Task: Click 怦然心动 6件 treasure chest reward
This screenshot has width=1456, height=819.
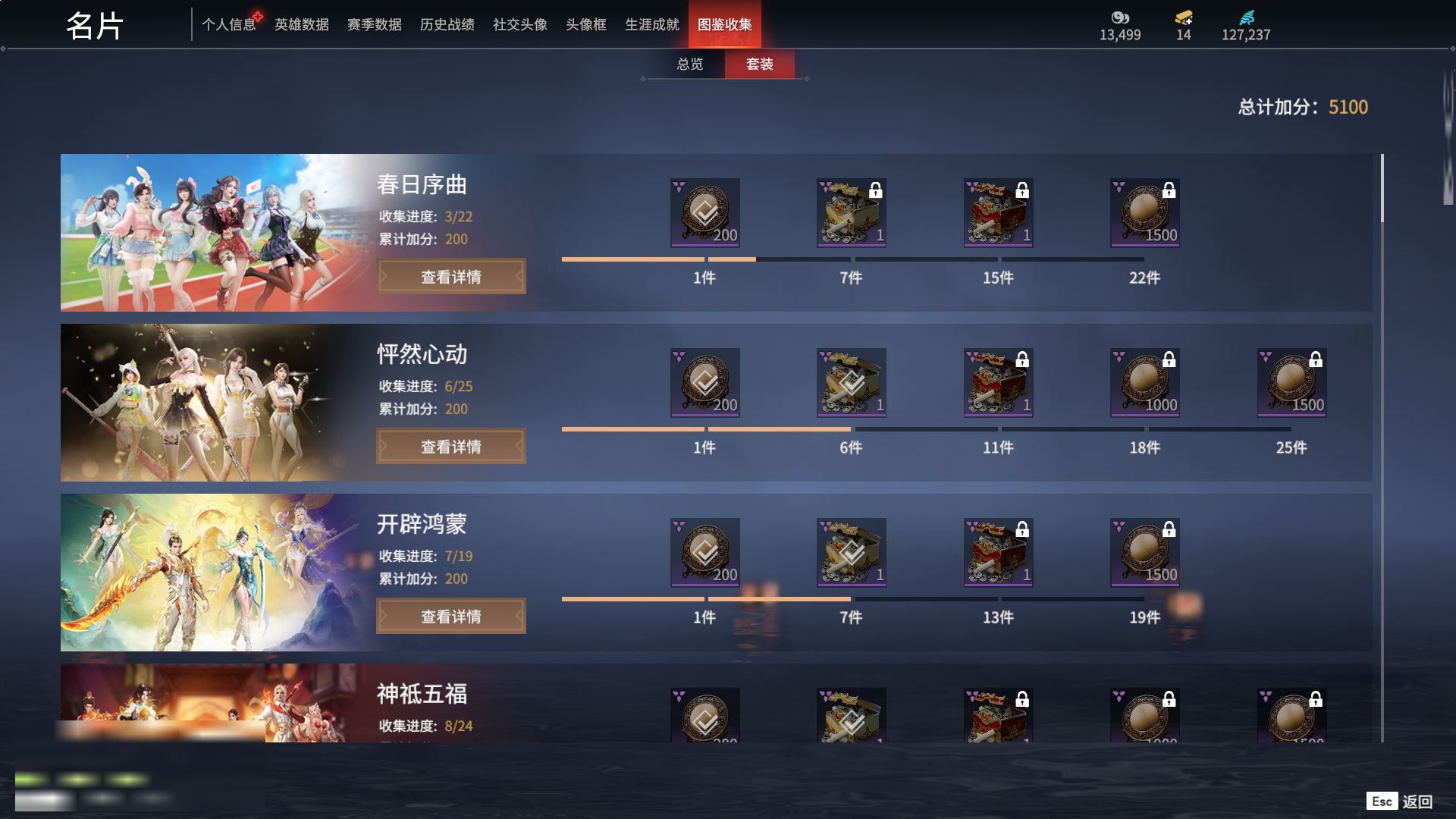Action: click(851, 383)
